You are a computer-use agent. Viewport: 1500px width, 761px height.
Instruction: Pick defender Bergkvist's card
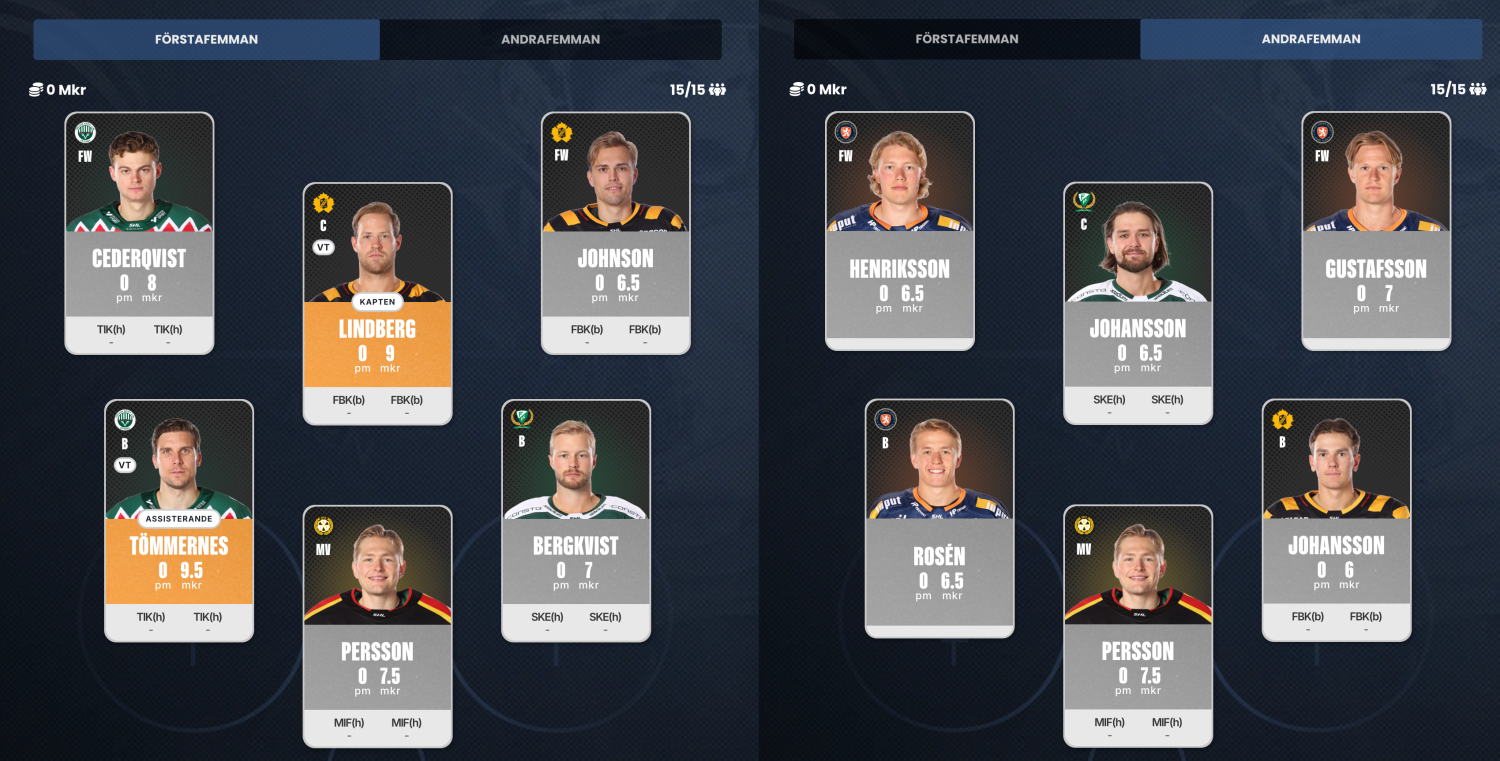pos(575,520)
